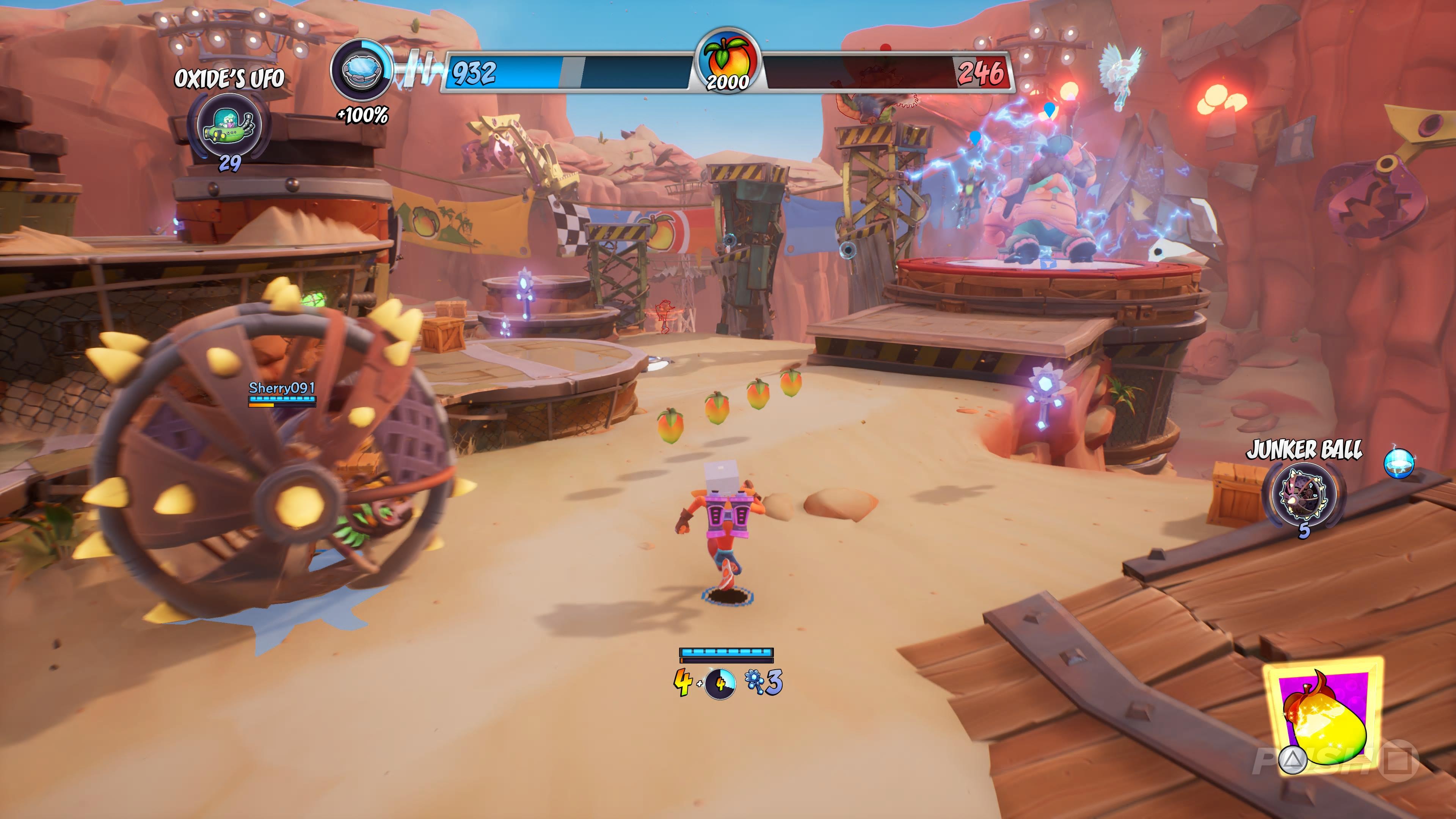Viewport: 1456px width, 819px height.
Task: Click the OXIDE'S UFO label text
Action: click(x=229, y=79)
